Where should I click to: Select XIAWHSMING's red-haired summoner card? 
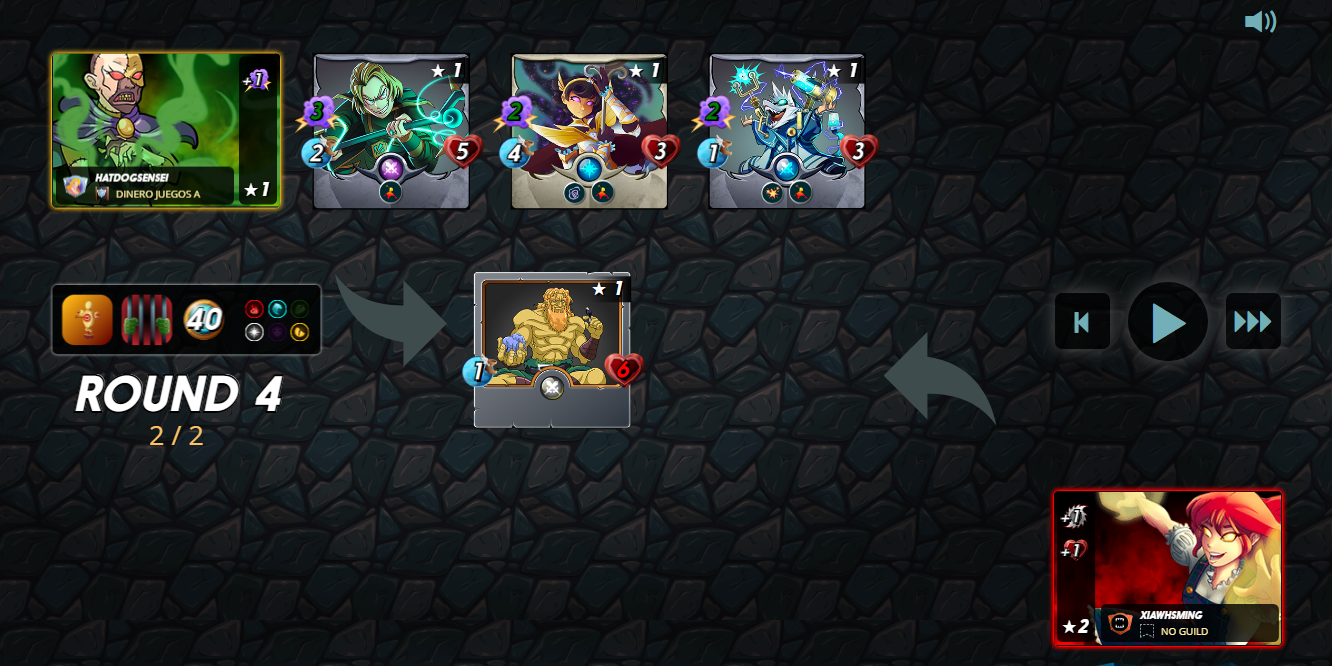[1167, 567]
